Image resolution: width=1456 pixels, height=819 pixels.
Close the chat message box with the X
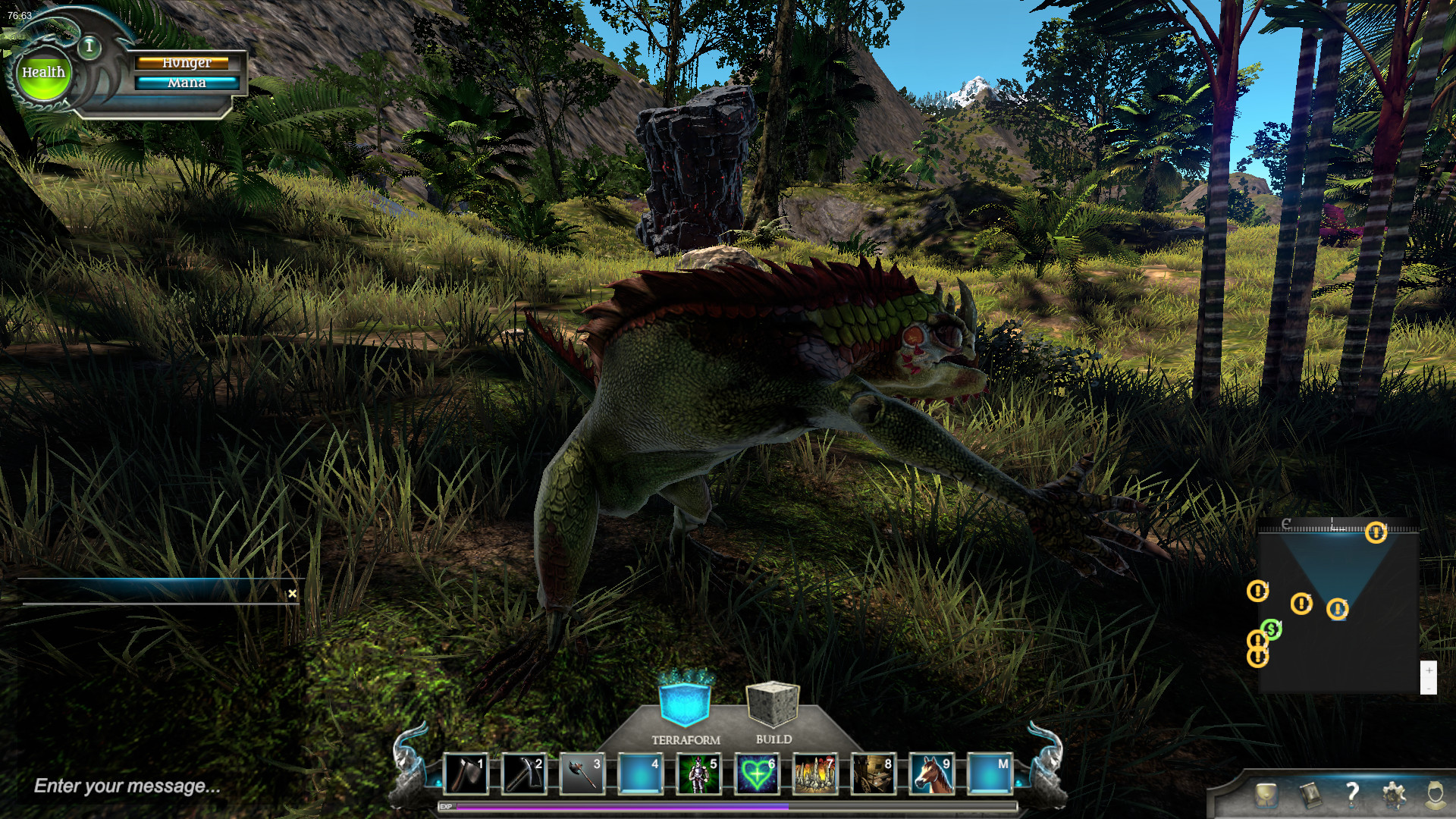293,595
